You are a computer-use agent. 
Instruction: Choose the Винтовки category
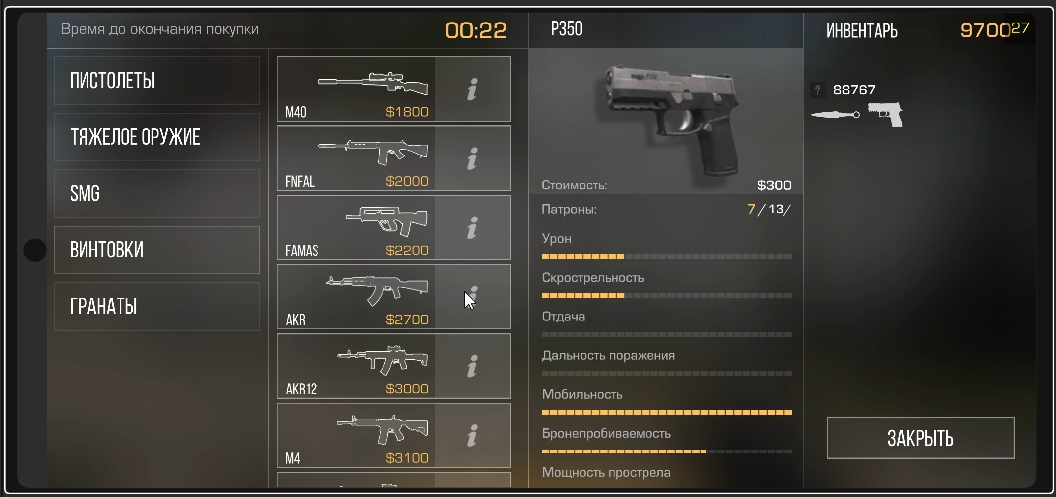157,250
